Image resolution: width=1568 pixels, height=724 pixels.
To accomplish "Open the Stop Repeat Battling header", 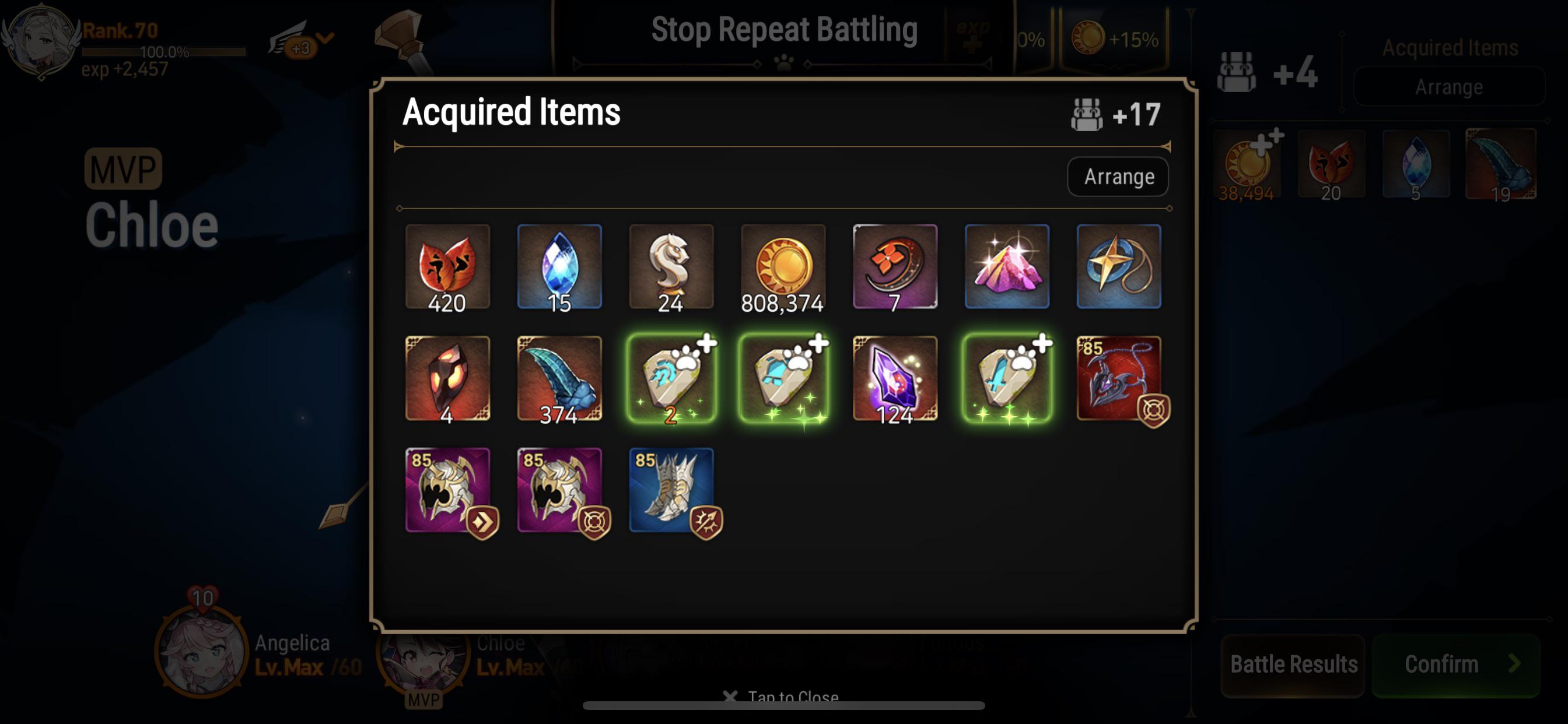I will pyautogui.click(x=784, y=28).
